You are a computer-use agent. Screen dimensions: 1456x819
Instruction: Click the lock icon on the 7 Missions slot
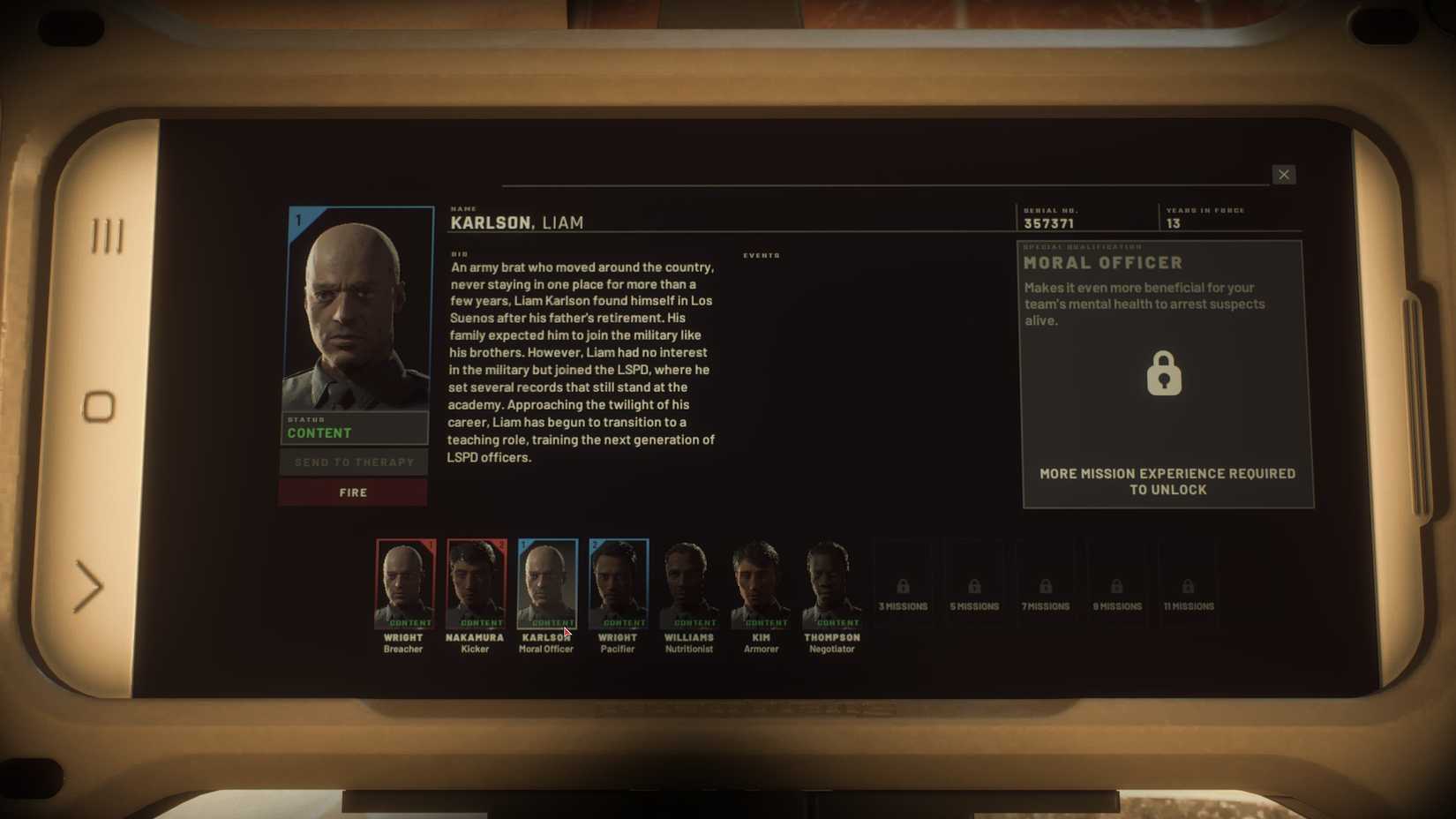click(1046, 586)
